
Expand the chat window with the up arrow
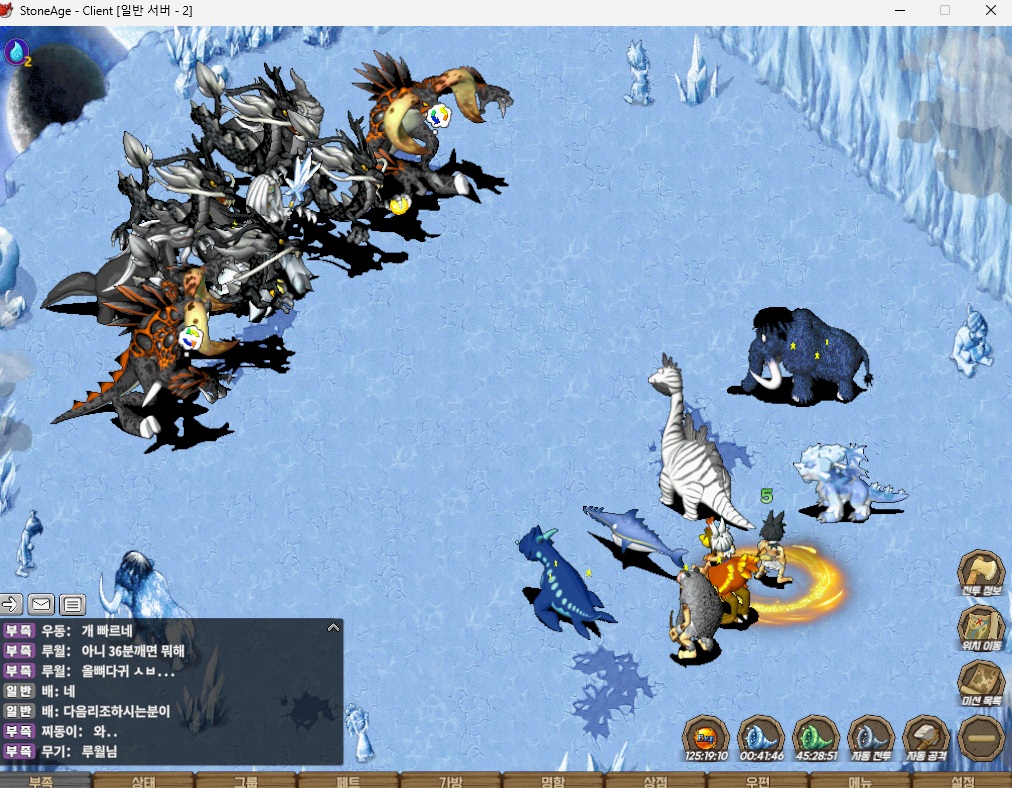334,628
